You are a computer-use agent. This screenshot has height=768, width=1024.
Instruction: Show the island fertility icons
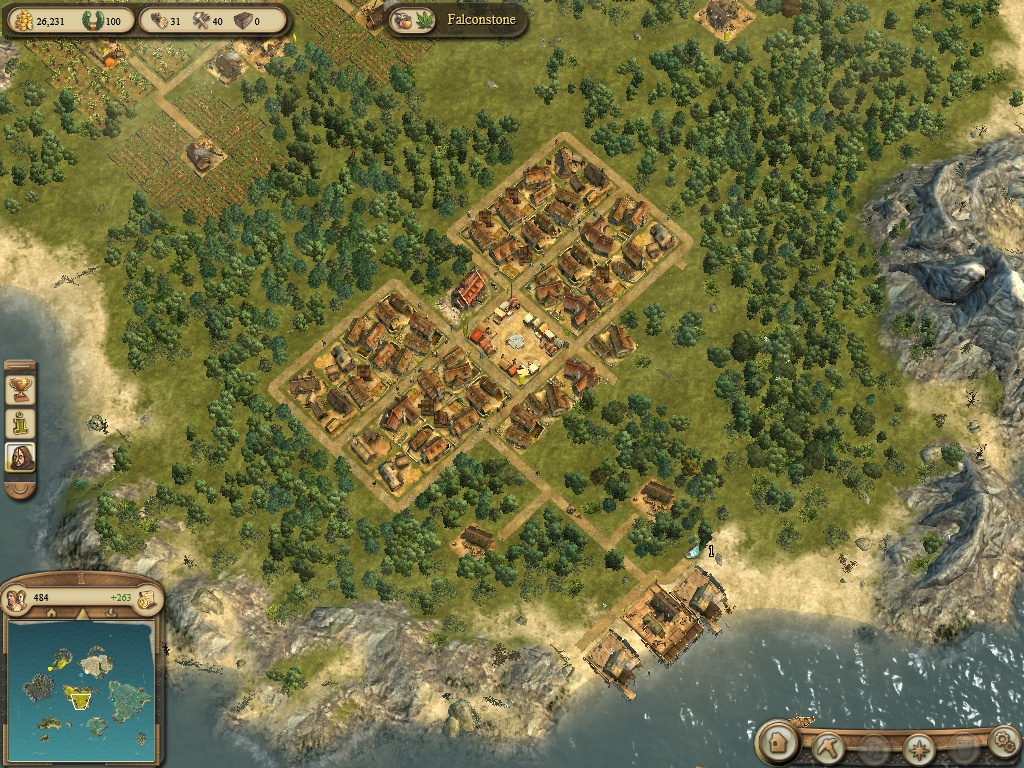tap(411, 20)
